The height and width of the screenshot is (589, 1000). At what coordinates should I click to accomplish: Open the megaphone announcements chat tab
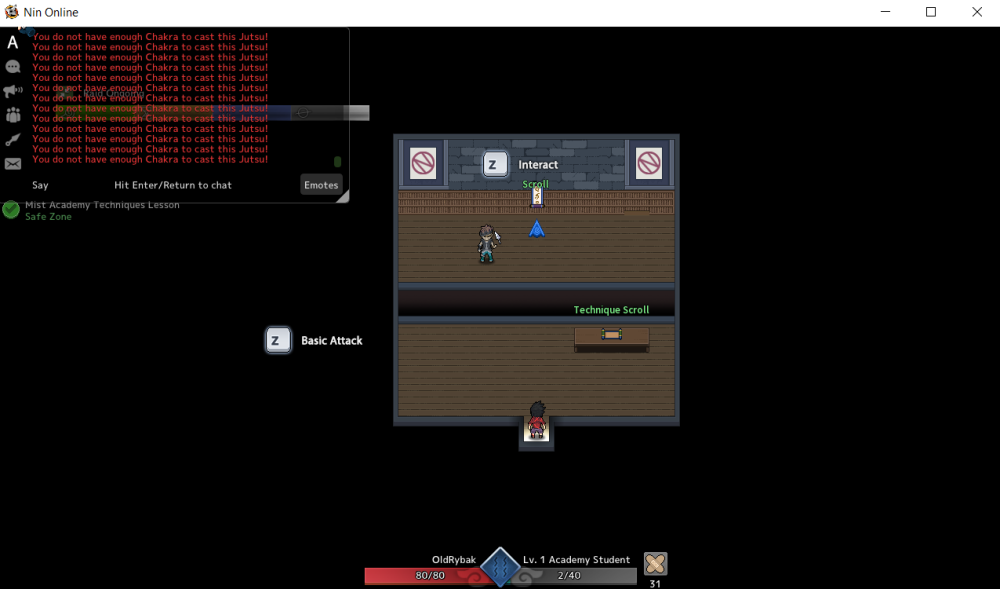pos(13,91)
